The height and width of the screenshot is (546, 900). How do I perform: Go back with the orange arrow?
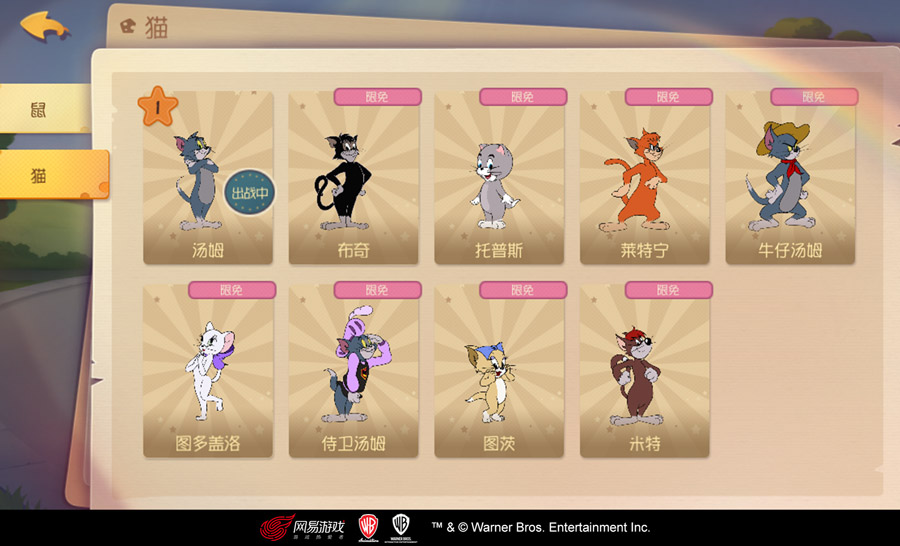click(43, 25)
